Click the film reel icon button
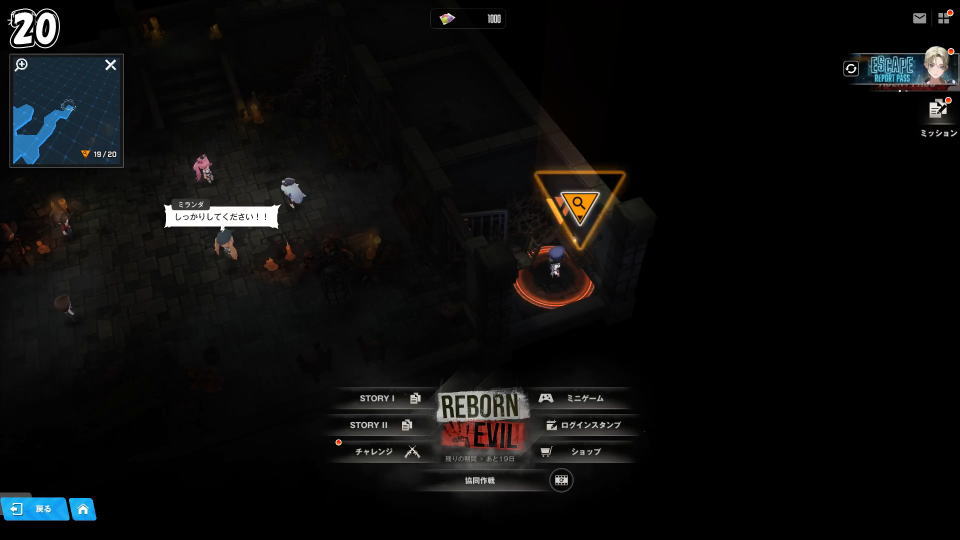Screen dimensions: 960x540 click(x=561, y=480)
